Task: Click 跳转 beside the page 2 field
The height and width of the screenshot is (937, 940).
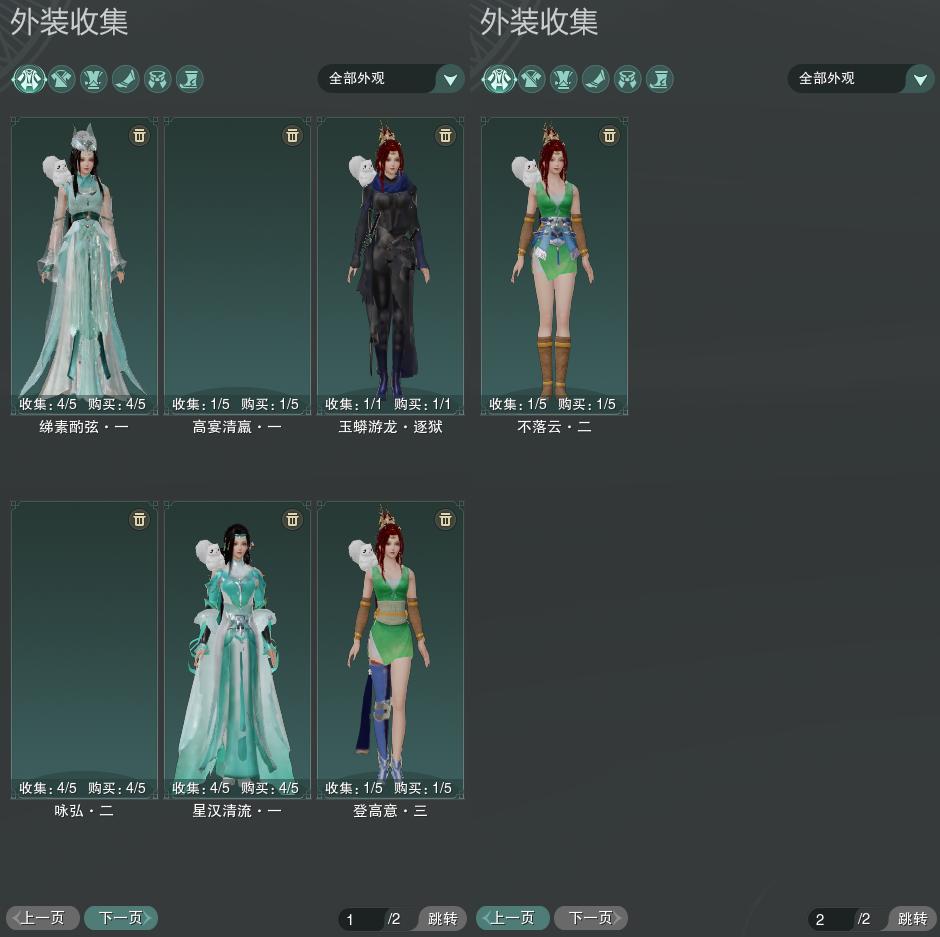Action: coord(912,919)
